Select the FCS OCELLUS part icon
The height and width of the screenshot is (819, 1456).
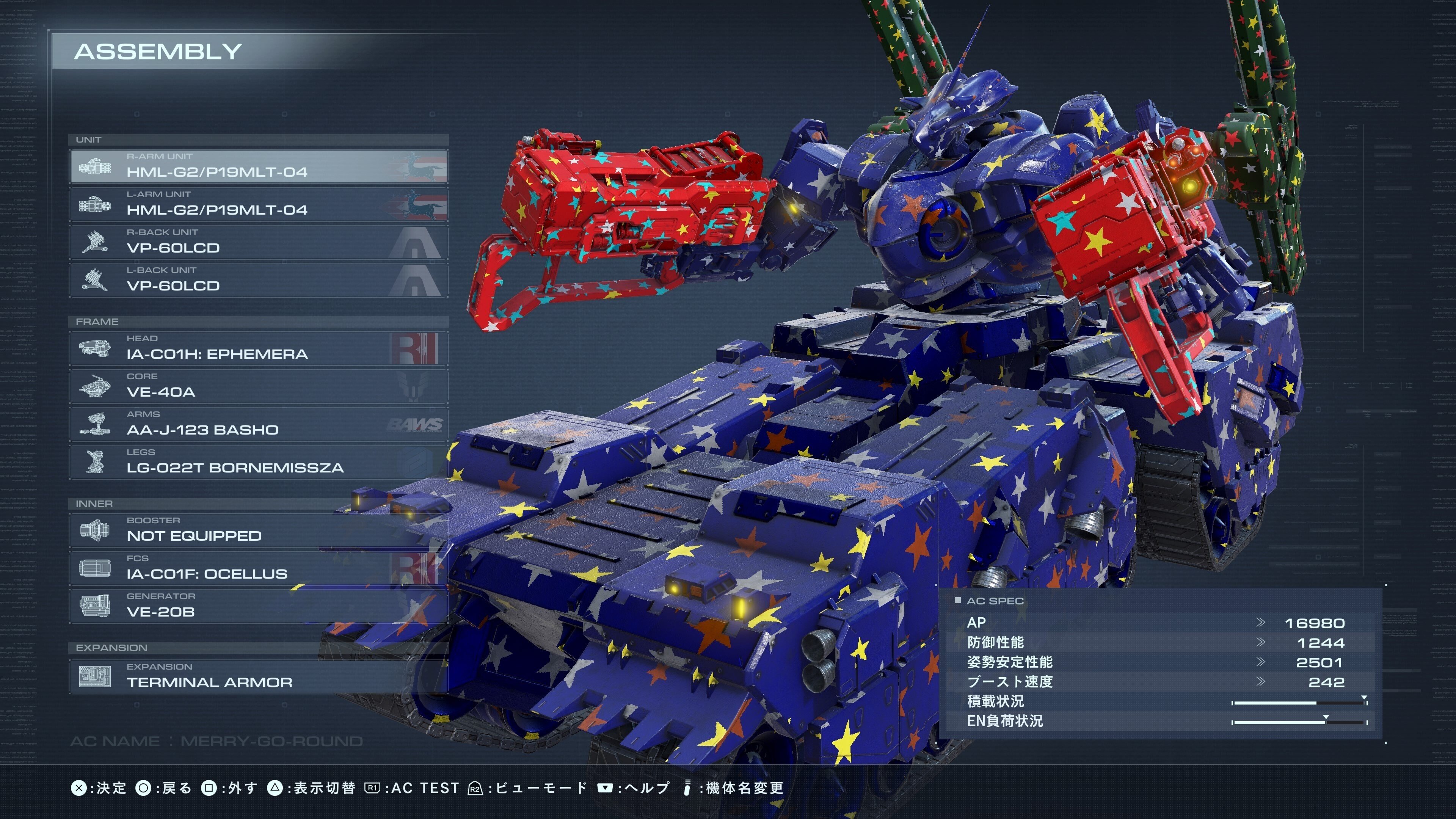pos(95,568)
